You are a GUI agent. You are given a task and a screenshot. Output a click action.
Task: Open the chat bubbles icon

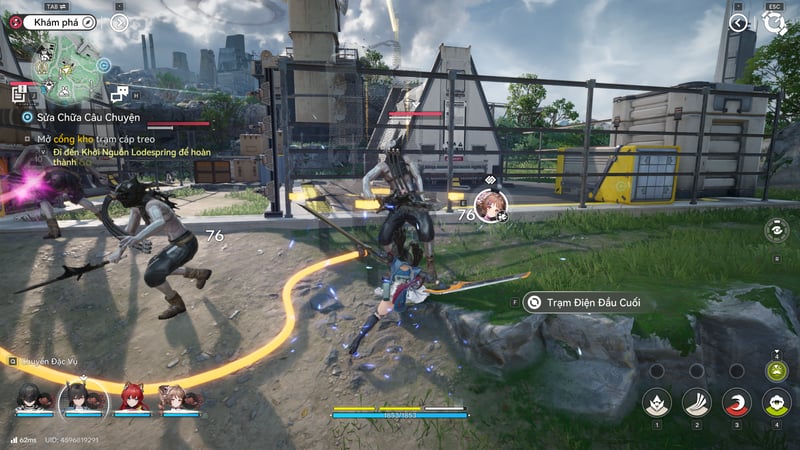pos(119,93)
